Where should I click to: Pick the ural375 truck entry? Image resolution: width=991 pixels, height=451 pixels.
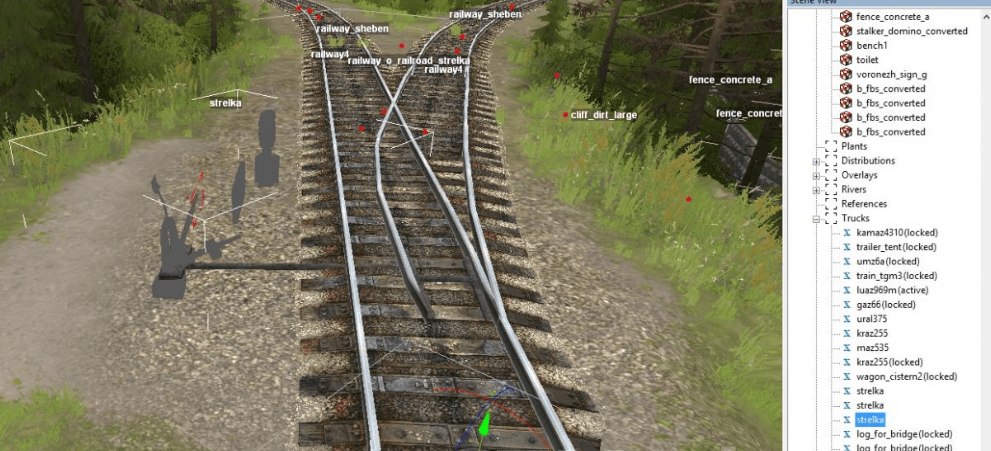(873, 319)
